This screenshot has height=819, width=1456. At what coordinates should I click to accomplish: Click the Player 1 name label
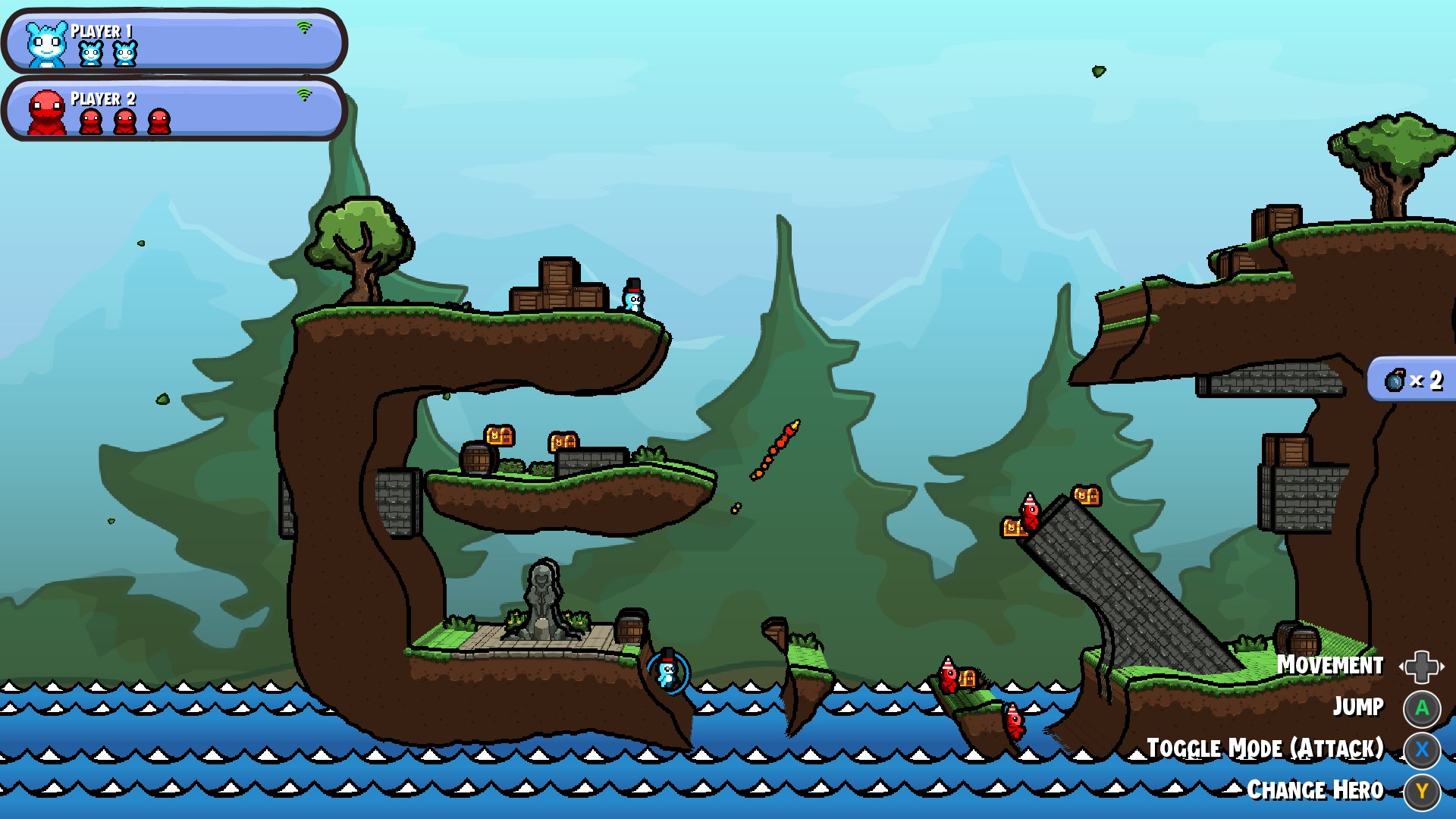click(101, 31)
